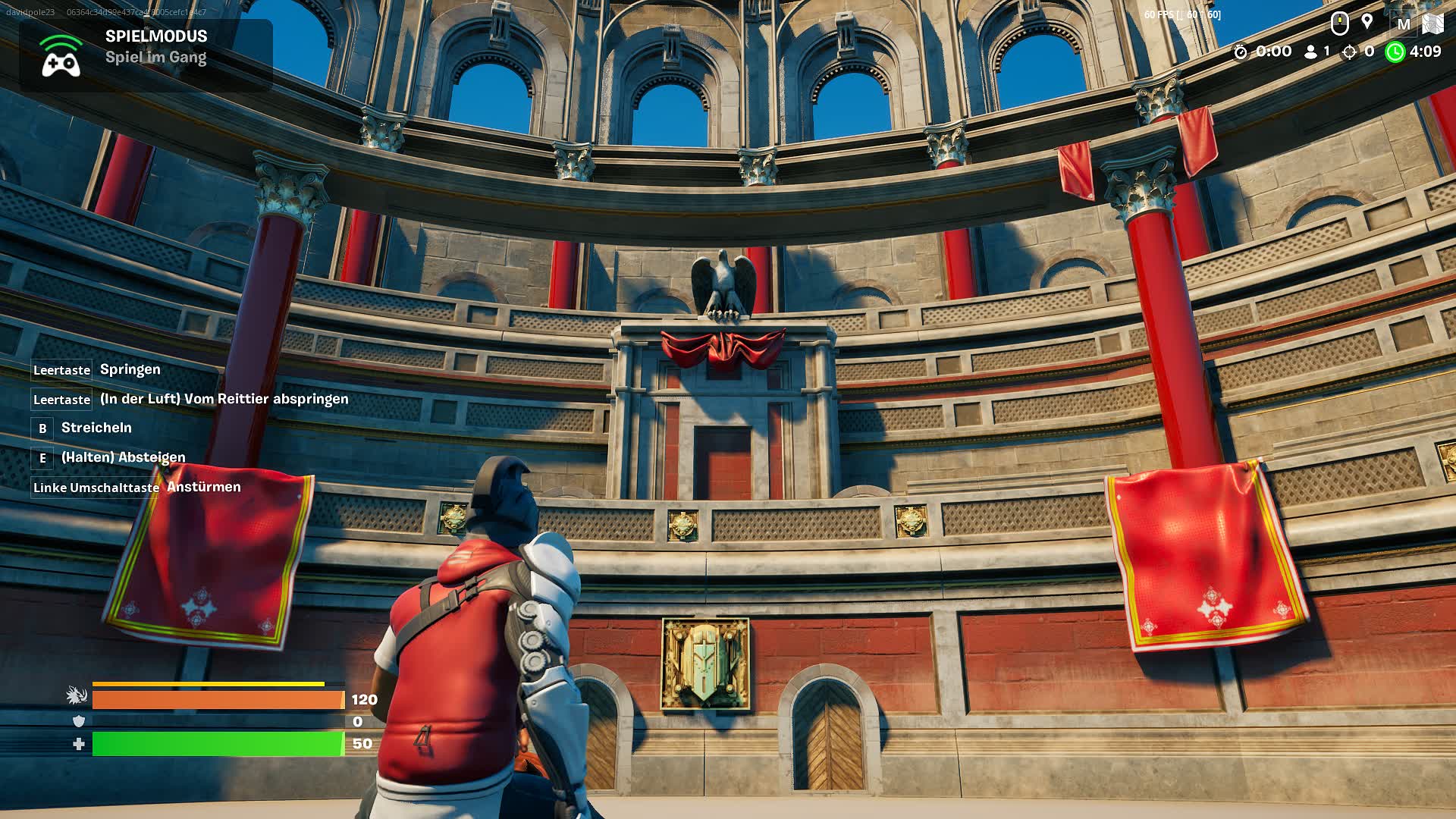Viewport: 1456px width, 819px height.
Task: Select the player count icon showing 1
Action: click(x=1311, y=52)
